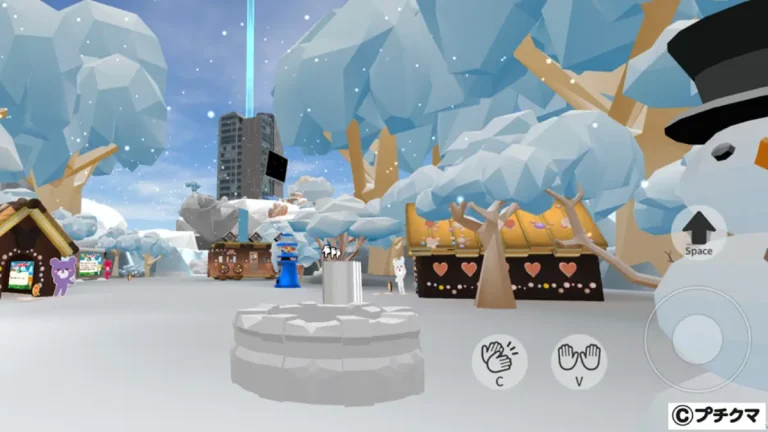Trigger the raised hands cheer emote
768x432 pixels.
point(579,360)
